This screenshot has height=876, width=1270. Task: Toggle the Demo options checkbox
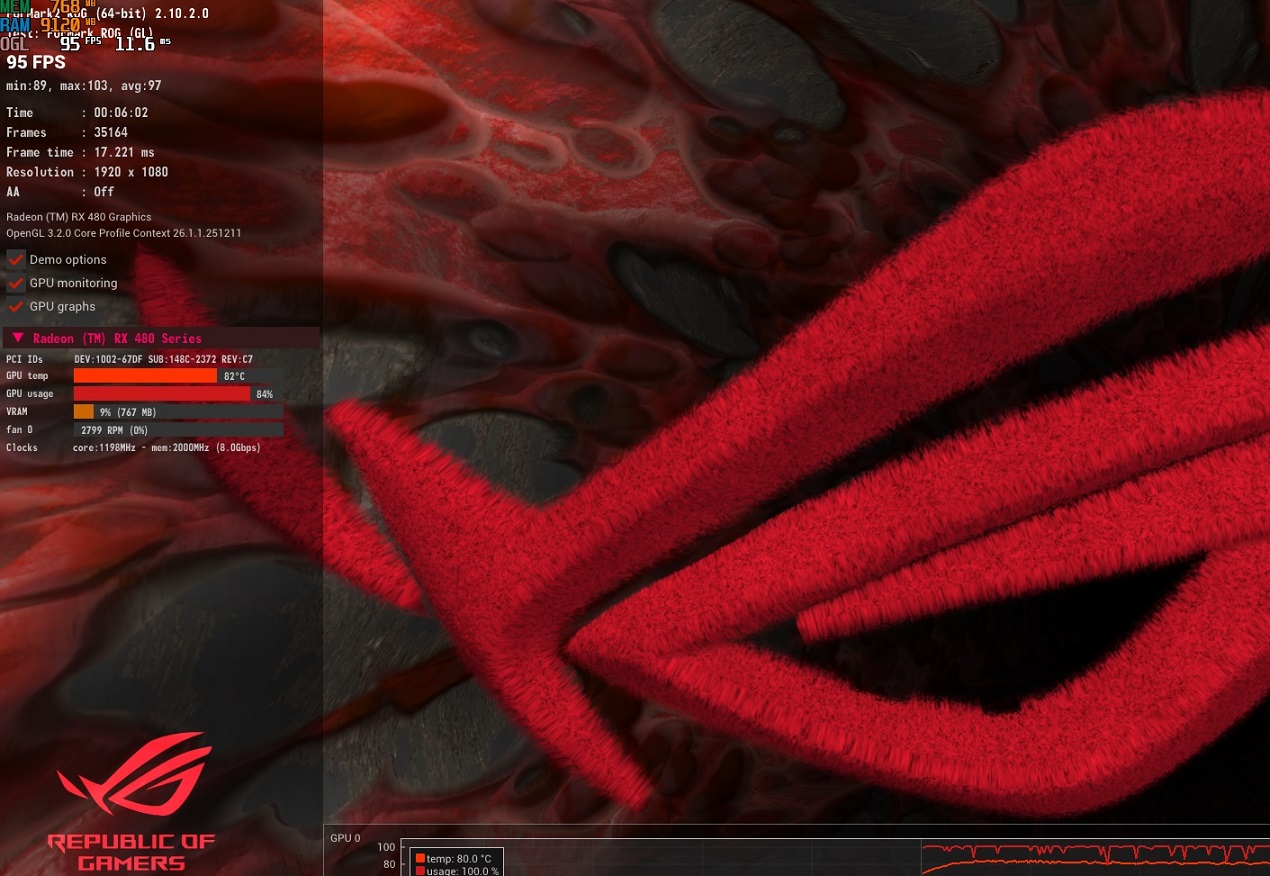(x=16, y=260)
